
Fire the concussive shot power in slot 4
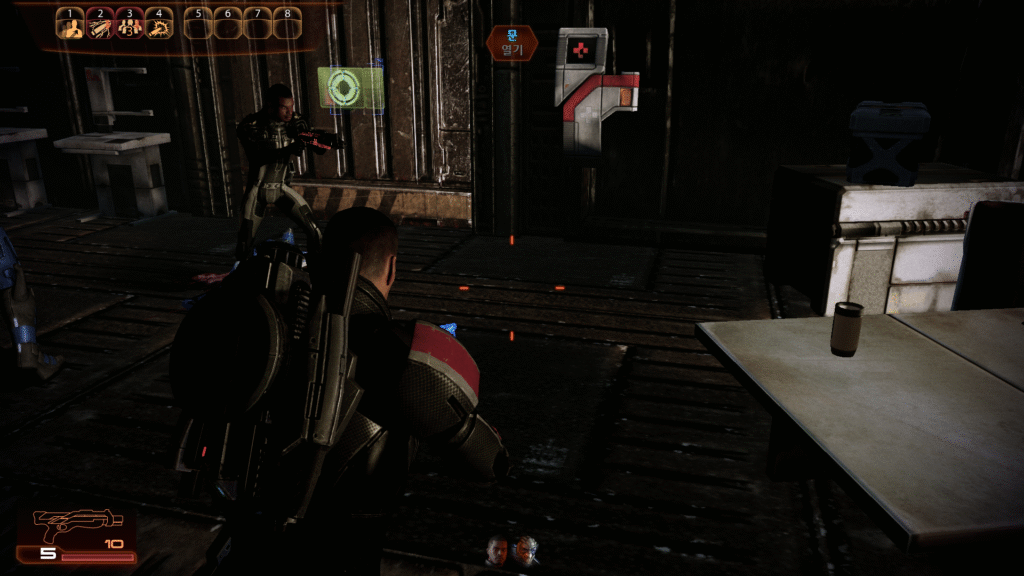click(159, 25)
